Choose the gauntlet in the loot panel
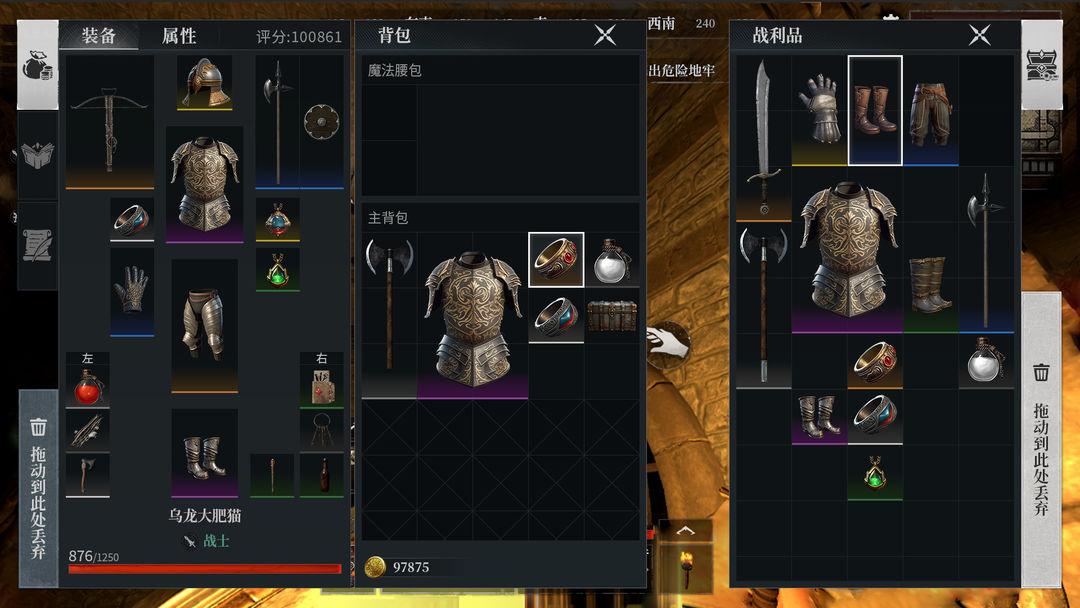 [x=819, y=110]
